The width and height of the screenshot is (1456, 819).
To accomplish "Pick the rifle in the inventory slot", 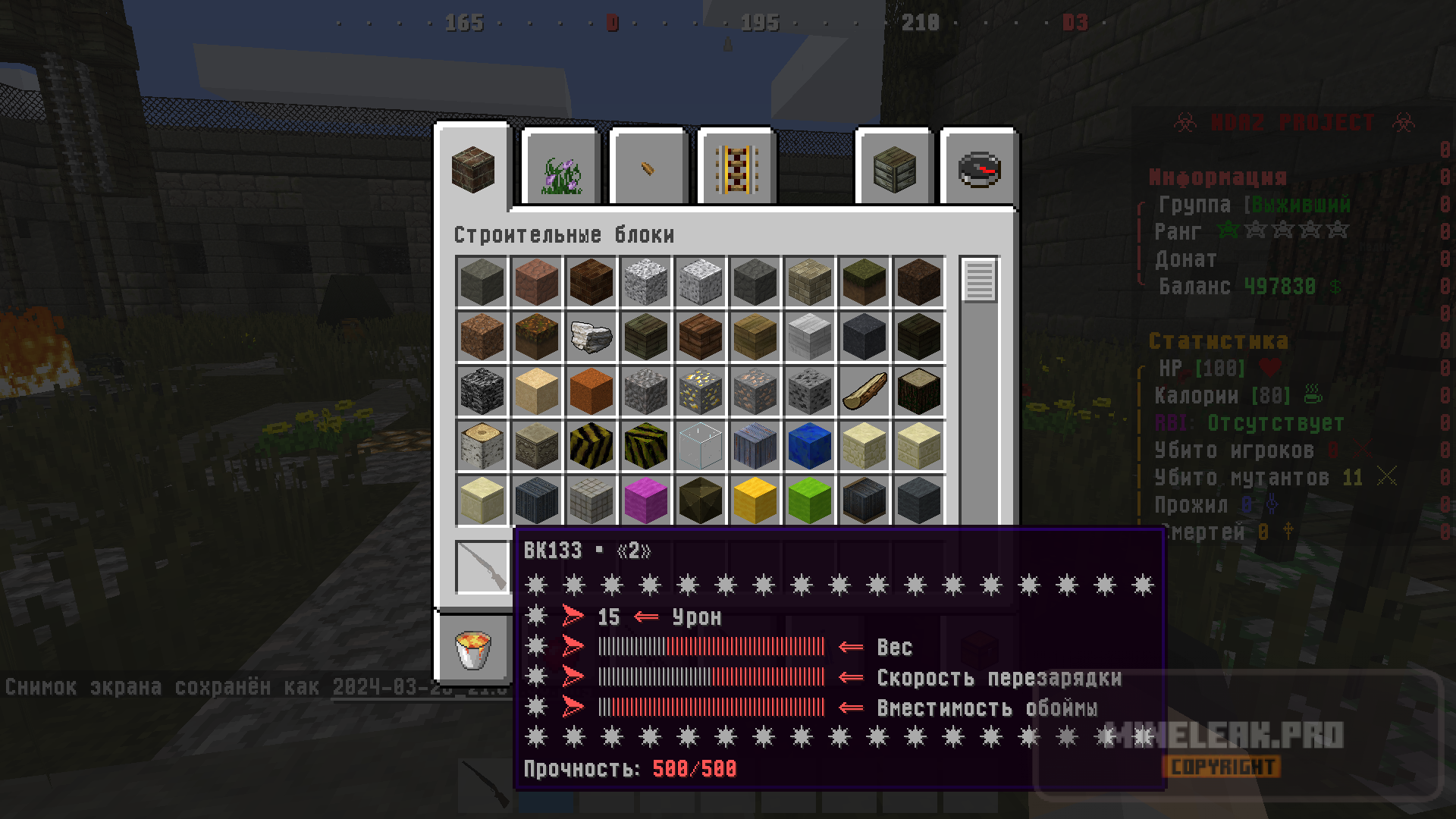I will pos(482,567).
